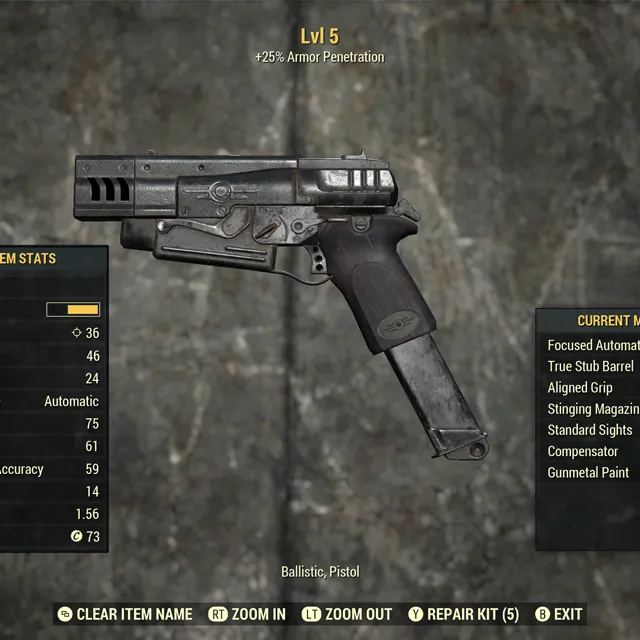Select the Clear Item Name option
This screenshot has height=640, width=640.
pyautogui.click(x=124, y=614)
